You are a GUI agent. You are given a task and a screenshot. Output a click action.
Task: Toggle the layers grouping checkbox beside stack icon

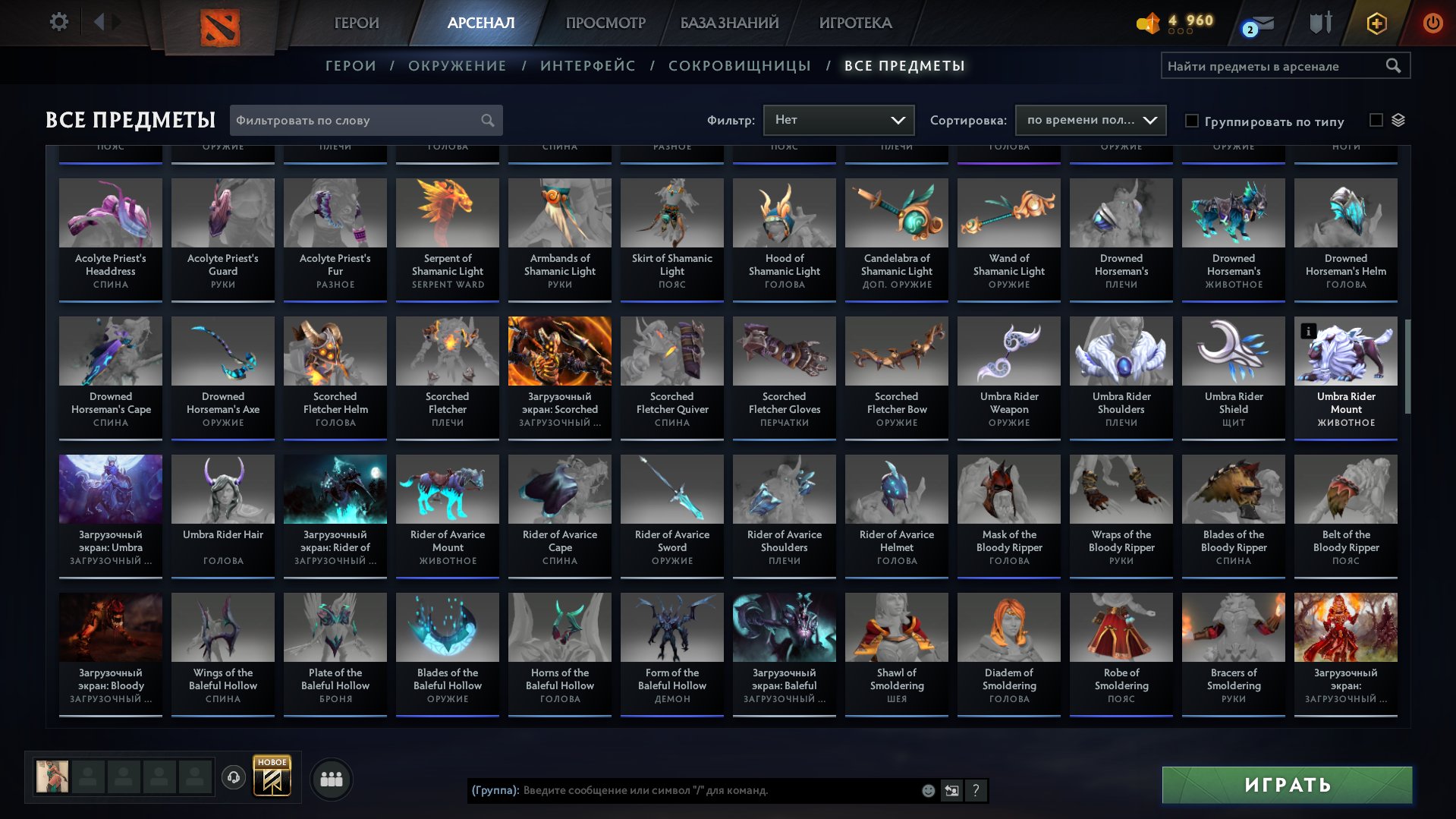click(1377, 120)
